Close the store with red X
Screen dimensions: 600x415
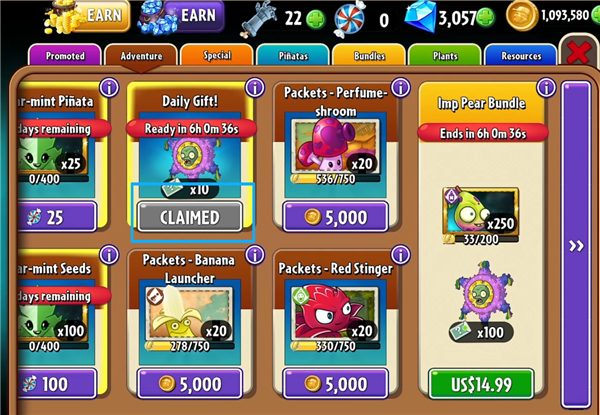tap(578, 54)
